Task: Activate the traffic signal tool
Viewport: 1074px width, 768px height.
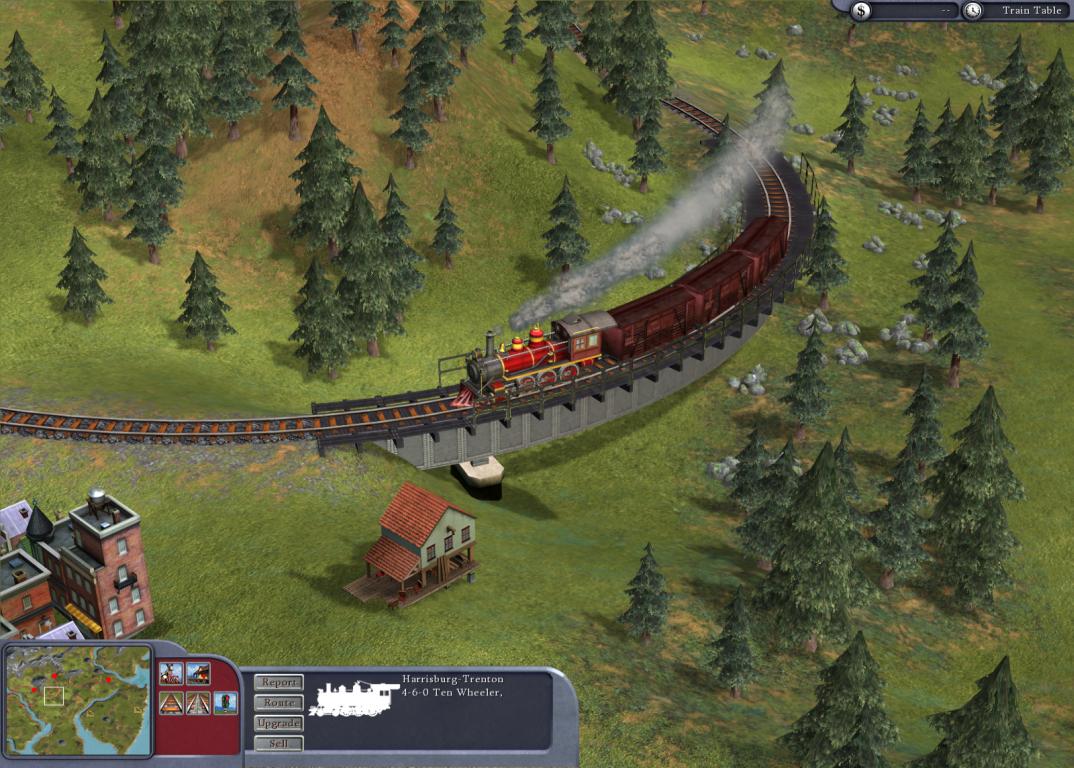Action: click(x=226, y=703)
